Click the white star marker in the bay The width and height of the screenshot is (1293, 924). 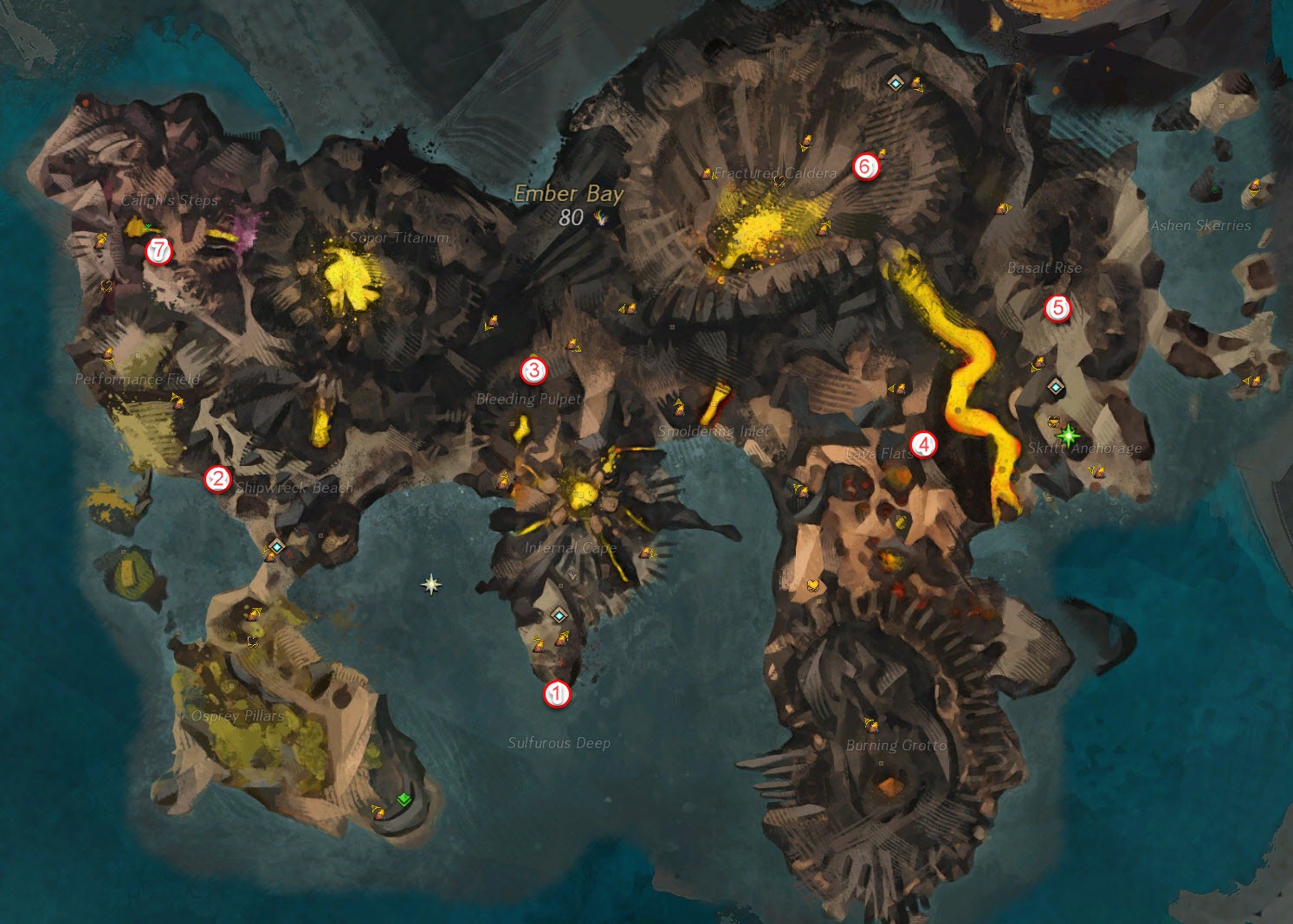[431, 585]
